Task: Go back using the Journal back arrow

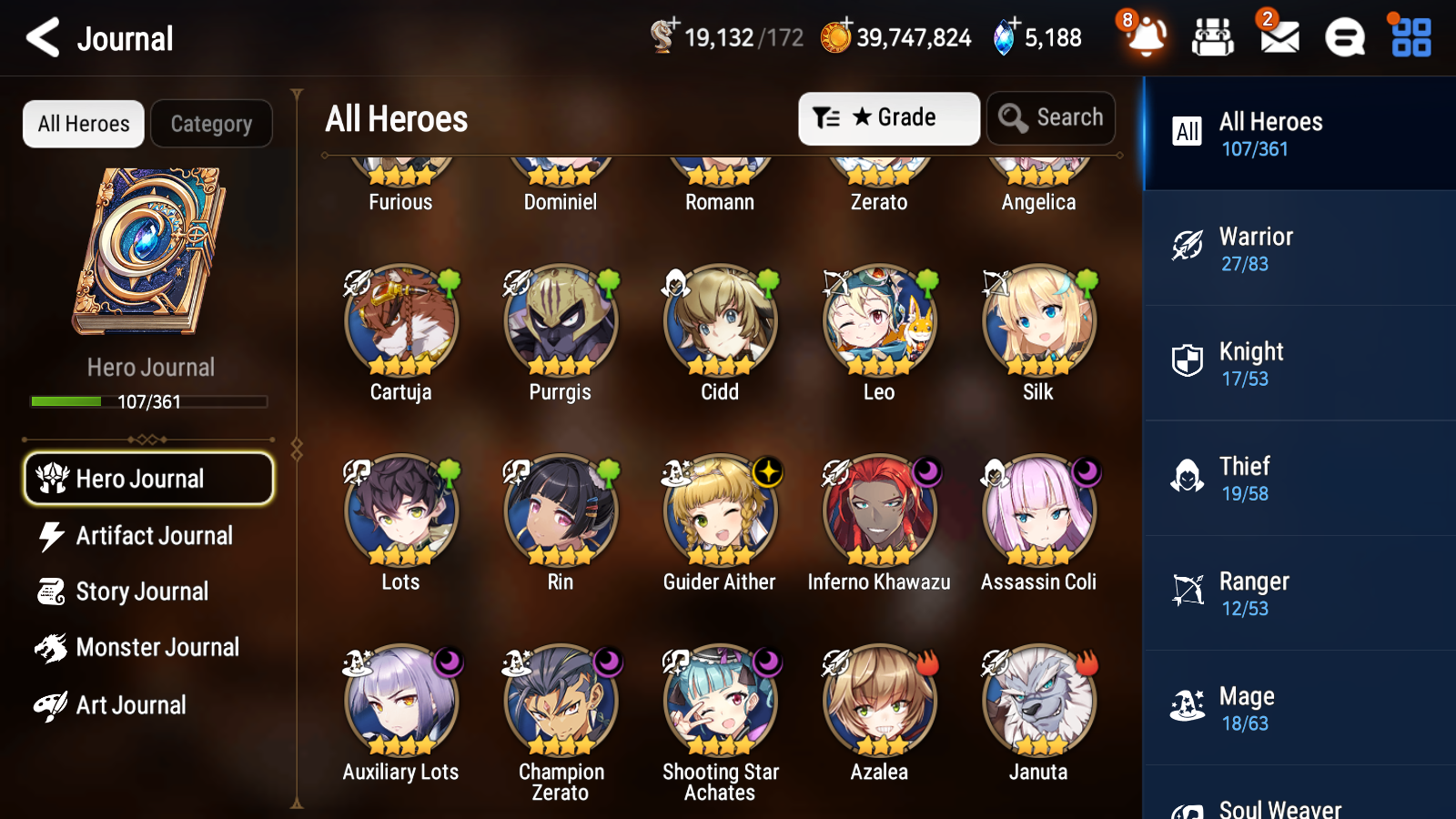Action: [x=40, y=37]
